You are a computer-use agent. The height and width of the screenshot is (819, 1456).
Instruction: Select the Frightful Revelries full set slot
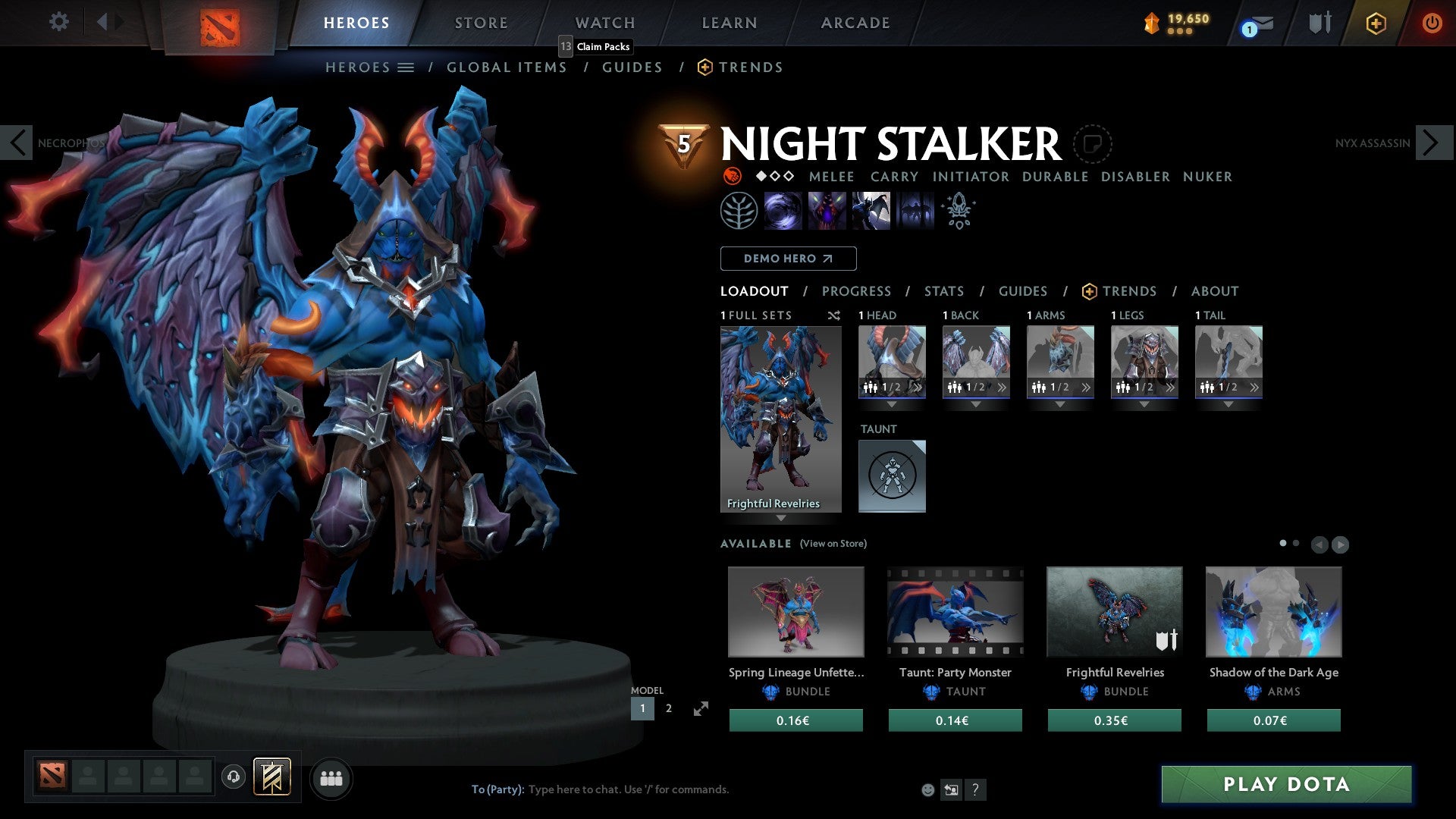(x=780, y=419)
